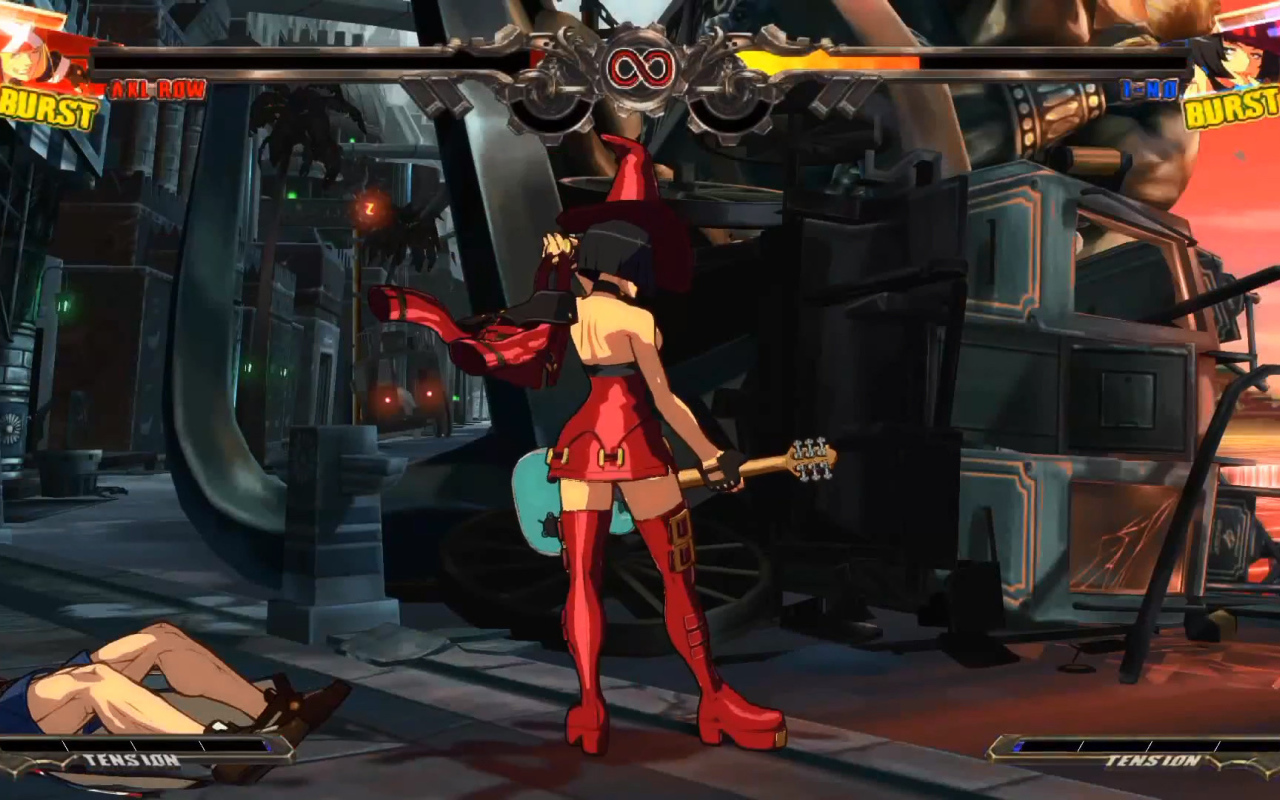Click the gear ornament framing the timer
Screen dimensions: 1280x800
pyautogui.click(x=640, y=105)
